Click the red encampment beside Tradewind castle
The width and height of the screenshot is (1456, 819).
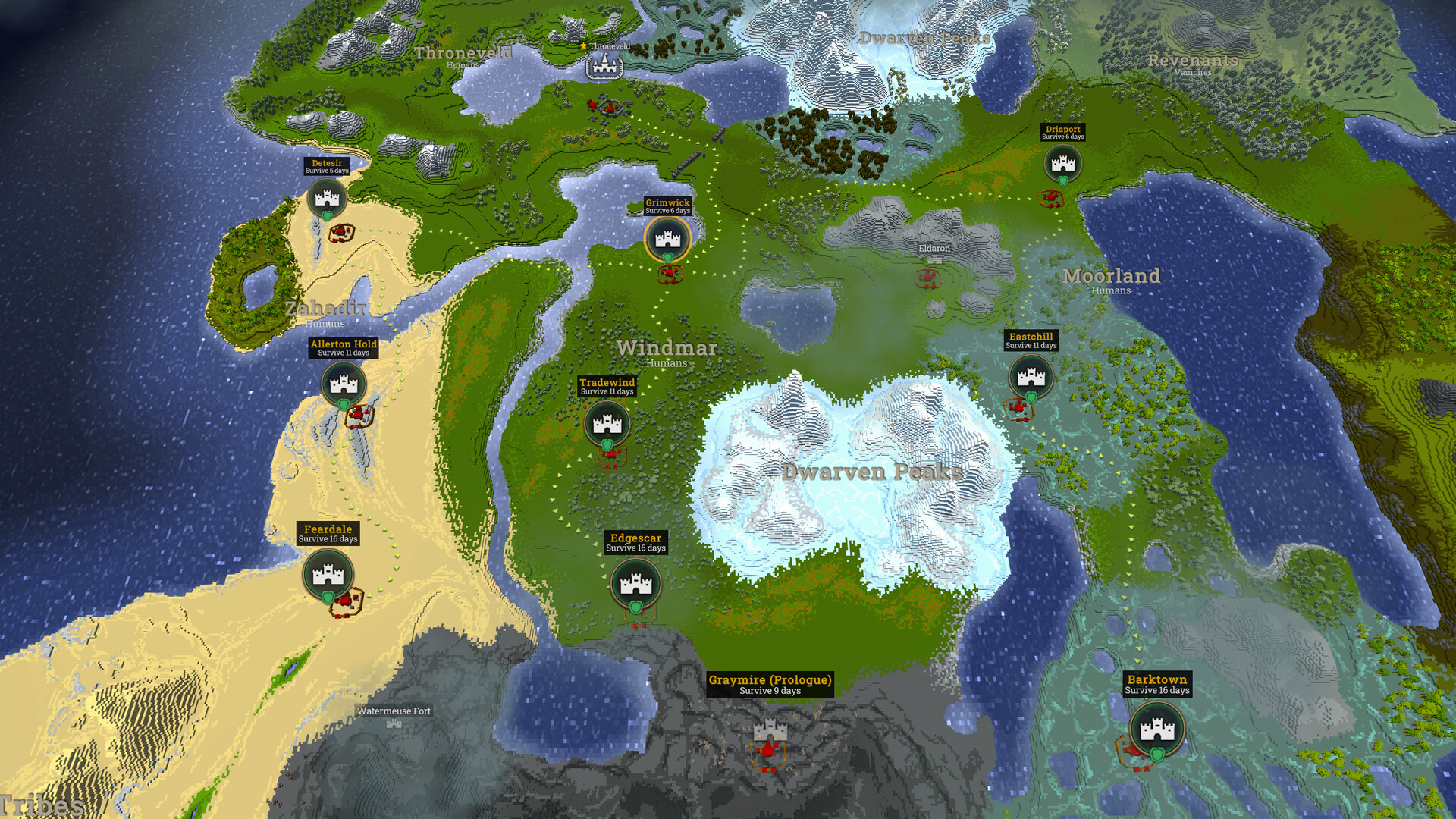613,453
